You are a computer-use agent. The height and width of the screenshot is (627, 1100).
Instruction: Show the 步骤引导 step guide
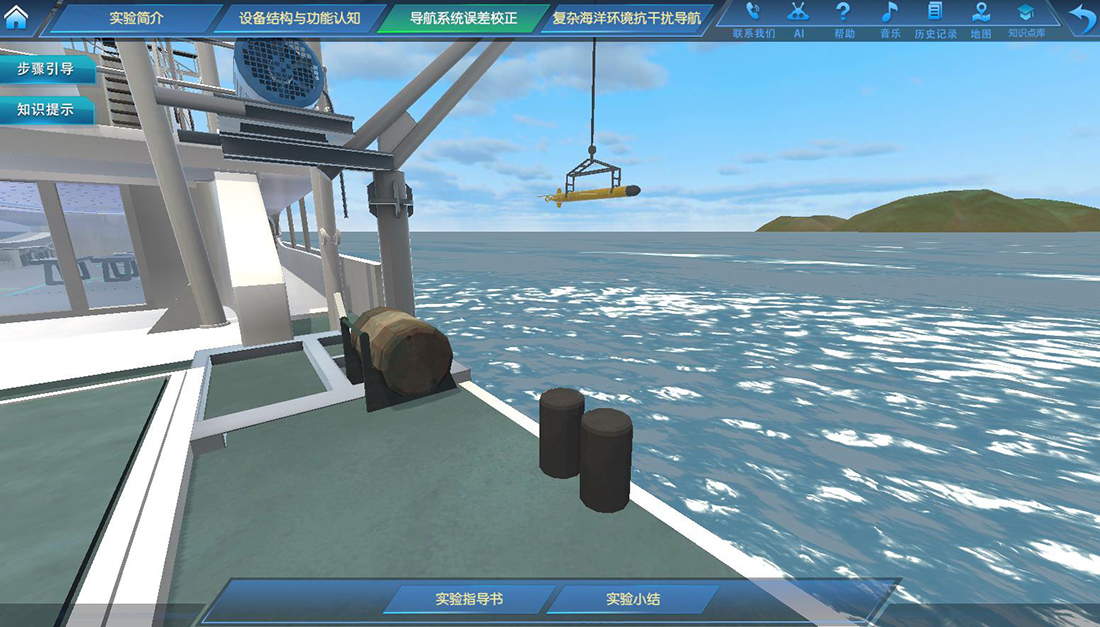coord(46,69)
